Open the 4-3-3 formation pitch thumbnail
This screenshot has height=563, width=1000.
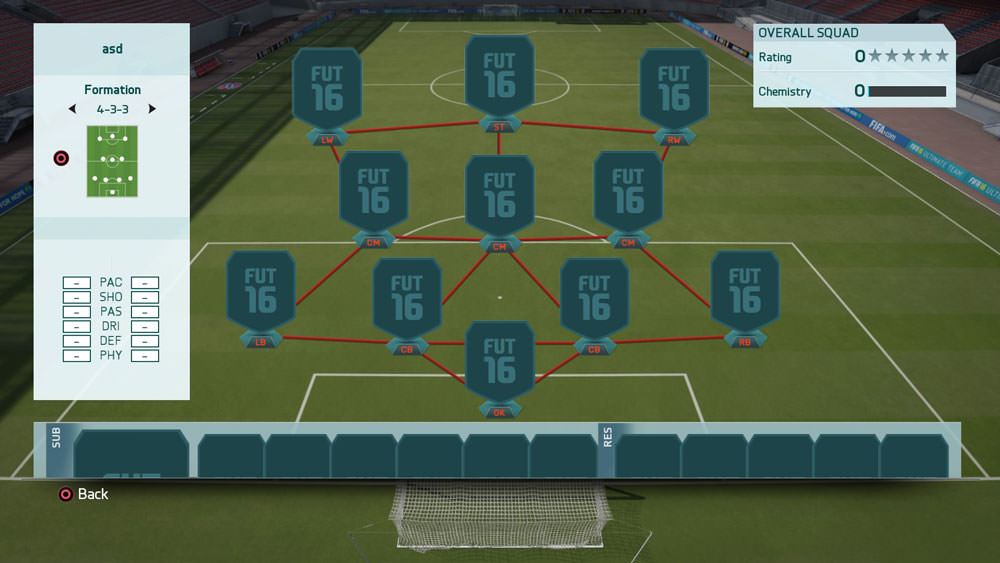click(112, 161)
